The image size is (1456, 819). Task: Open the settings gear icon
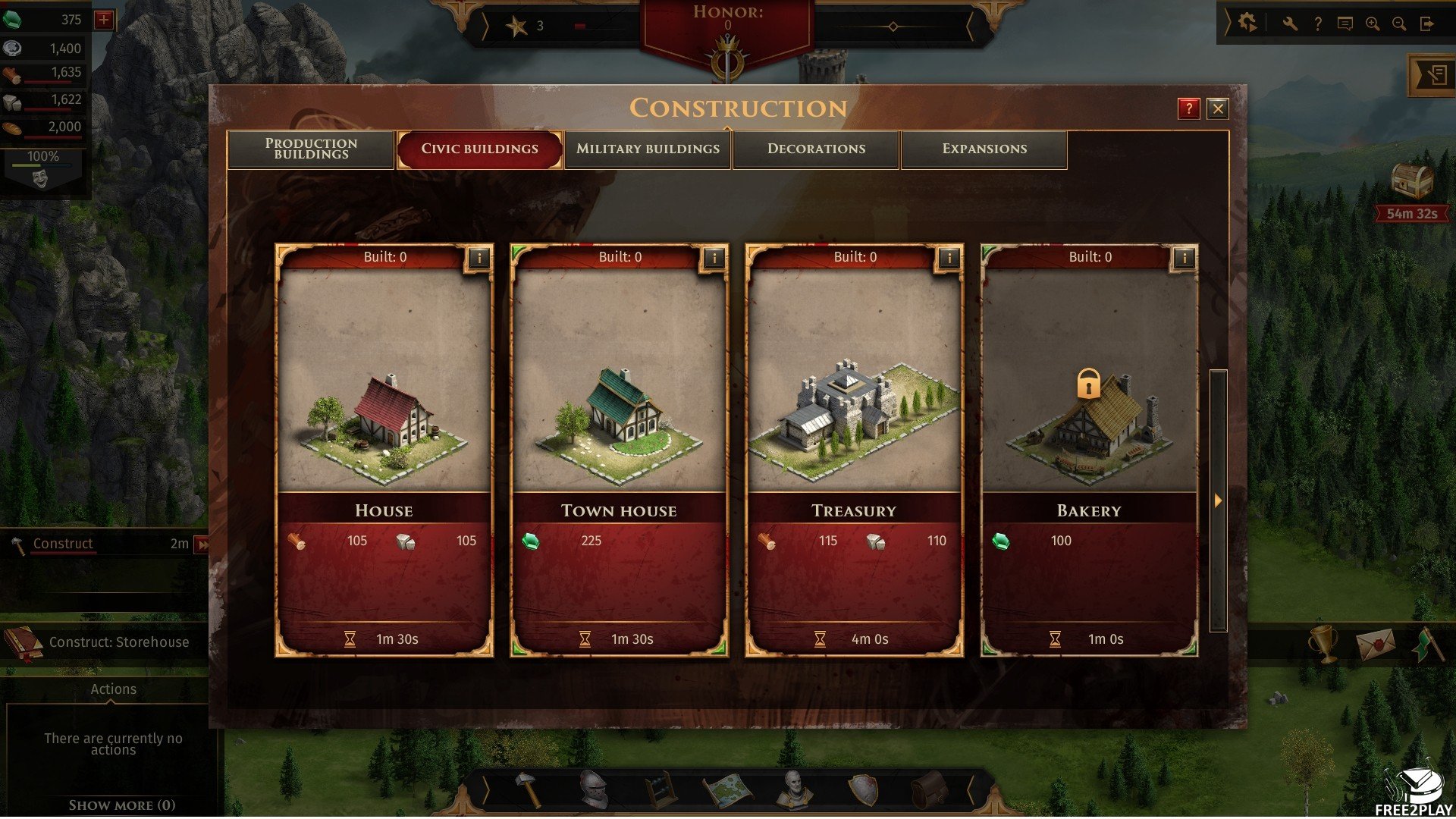pyautogui.click(x=1247, y=24)
